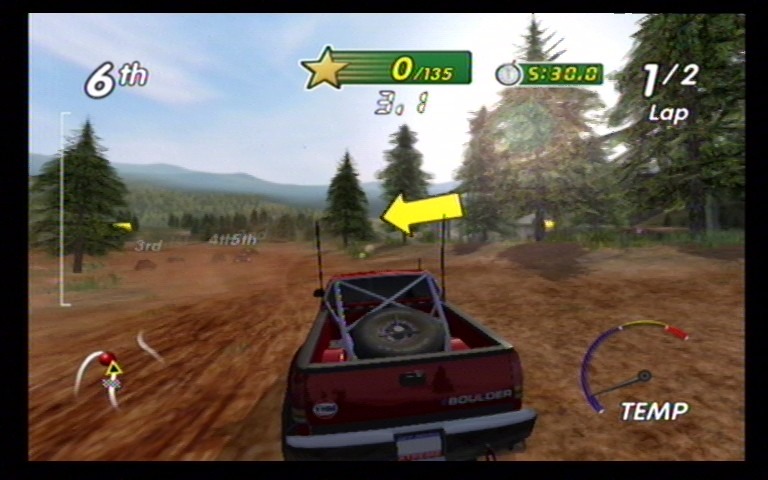The image size is (768, 480).
Task: Select the stopwatch icon beside the timer
Action: [x=508, y=74]
